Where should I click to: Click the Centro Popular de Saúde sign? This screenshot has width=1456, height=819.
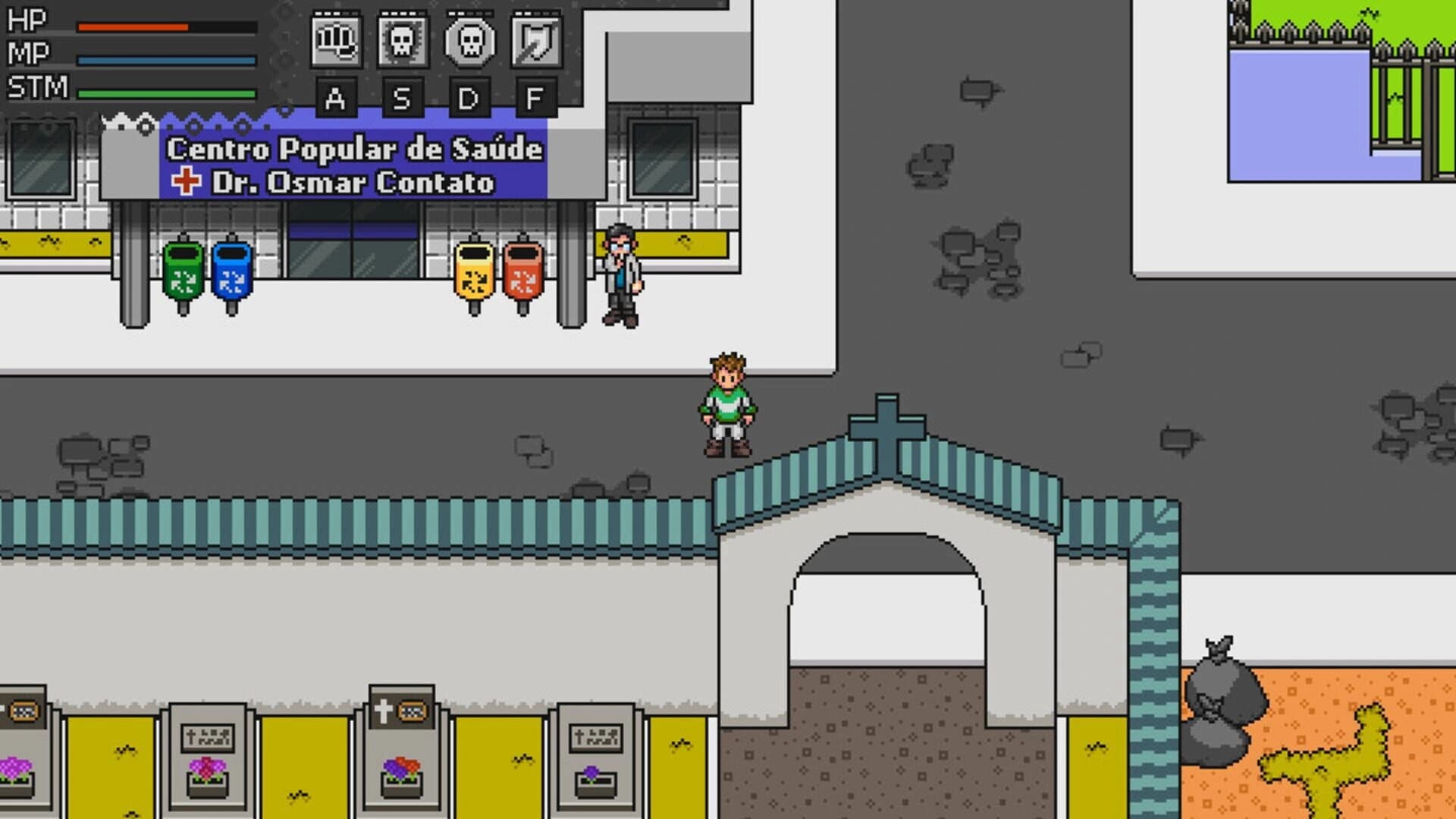point(353,149)
